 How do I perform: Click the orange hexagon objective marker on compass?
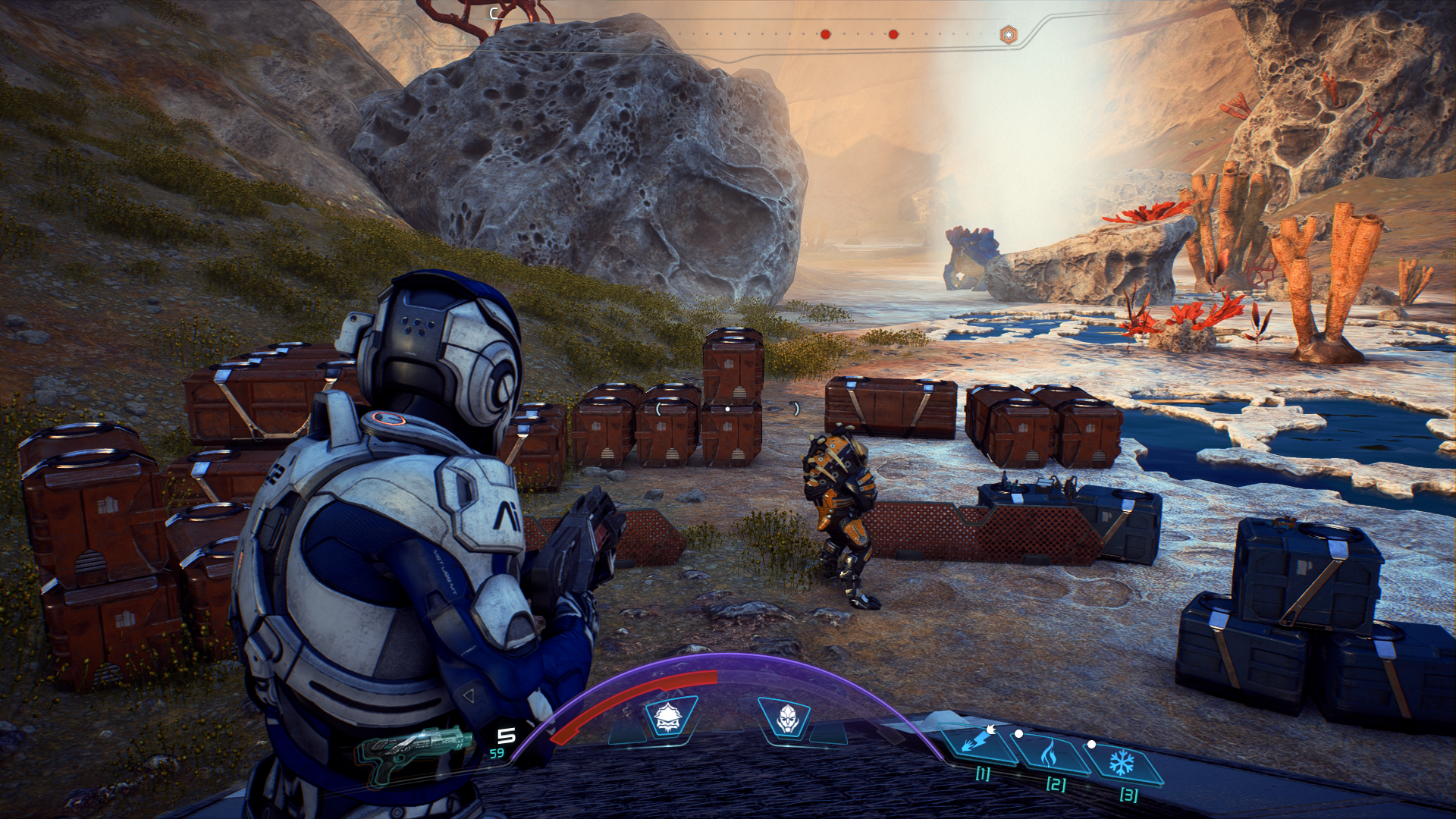(x=1008, y=35)
